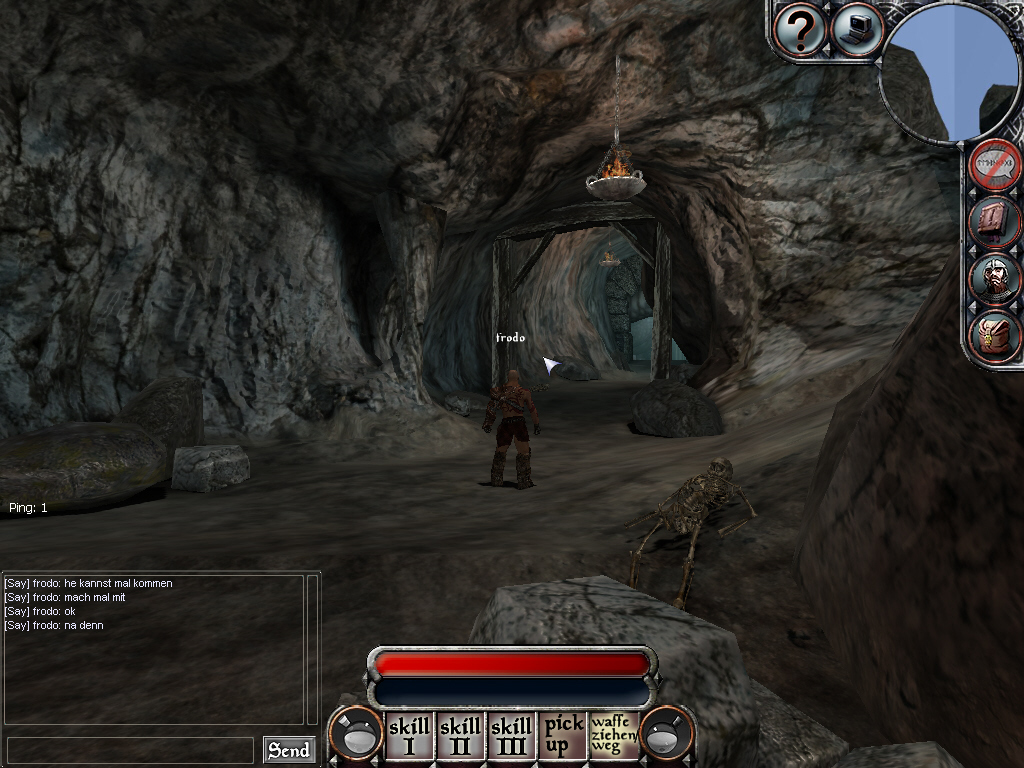Click the computer monitor options icon
Screen dimensions: 1024x768
point(856,30)
